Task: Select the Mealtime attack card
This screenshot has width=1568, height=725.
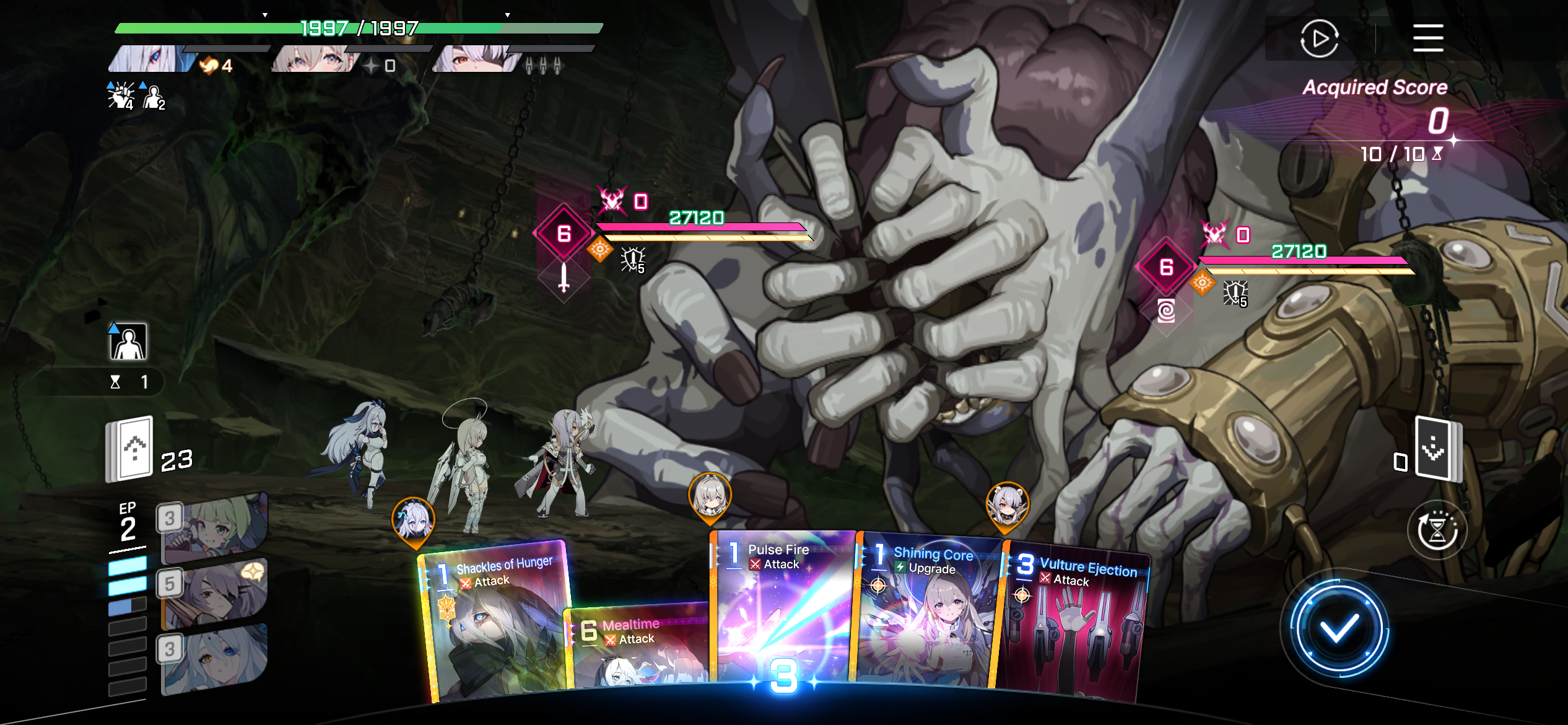Action: click(638, 651)
